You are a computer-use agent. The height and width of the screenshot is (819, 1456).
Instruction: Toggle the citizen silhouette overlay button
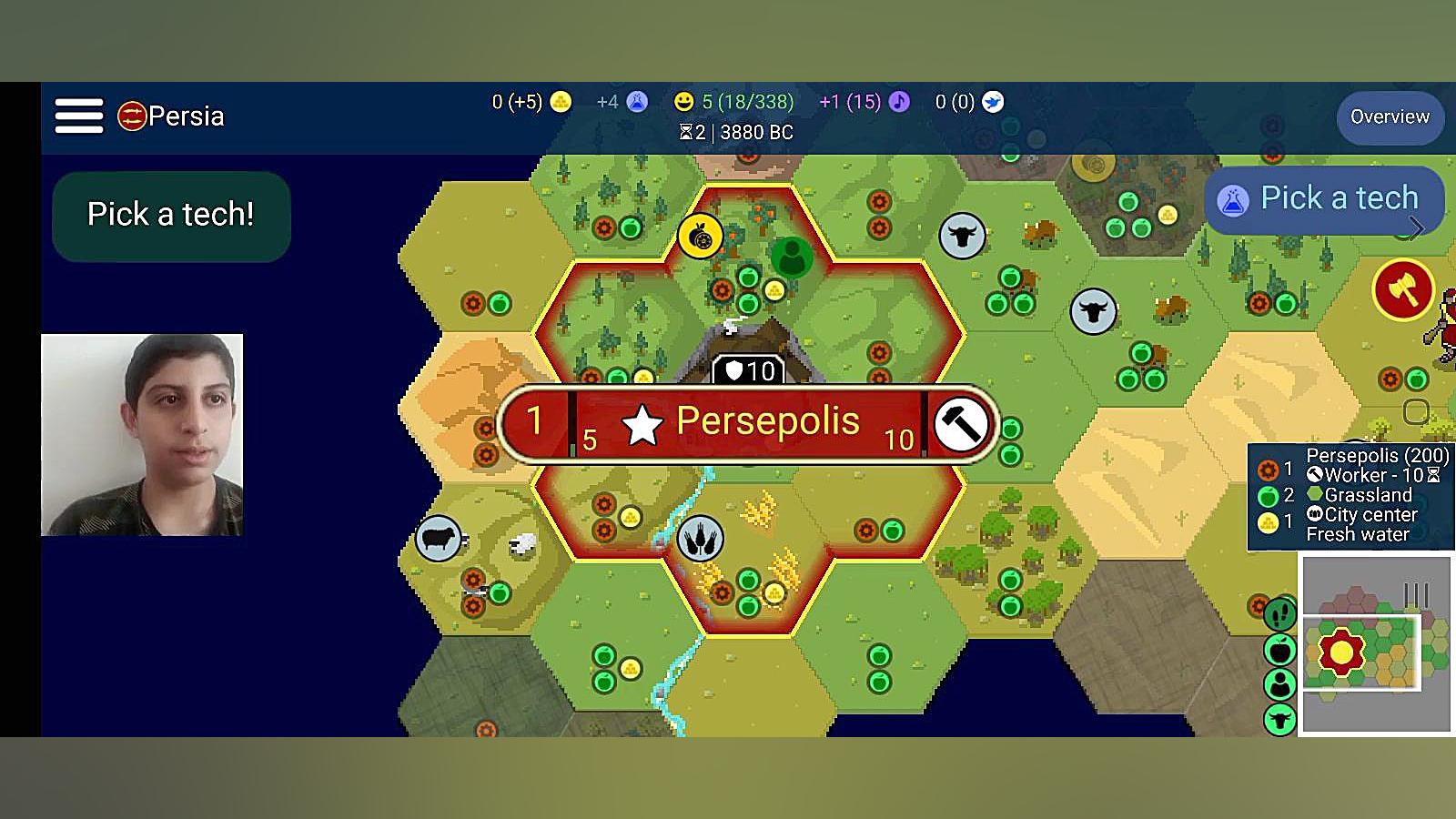pos(1279,684)
